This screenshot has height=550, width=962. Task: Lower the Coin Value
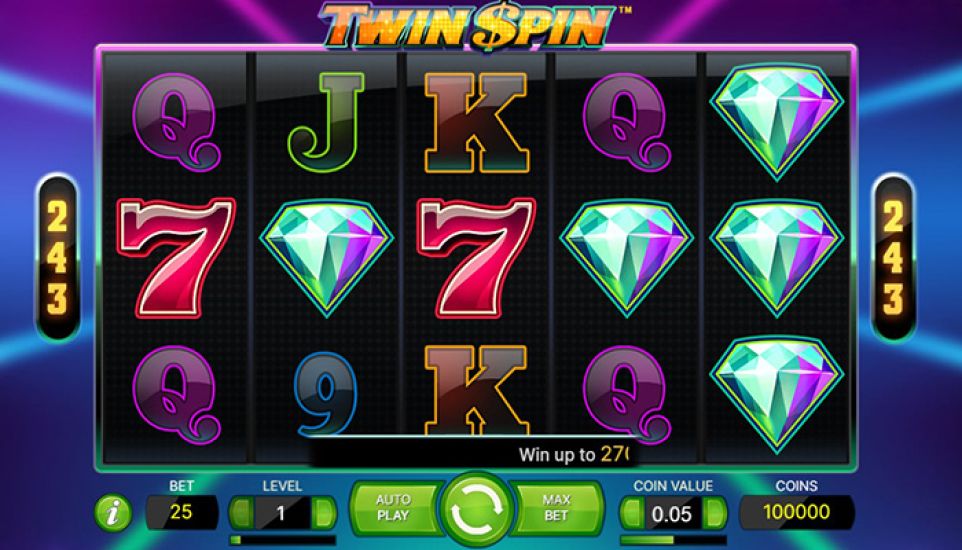tap(630, 513)
